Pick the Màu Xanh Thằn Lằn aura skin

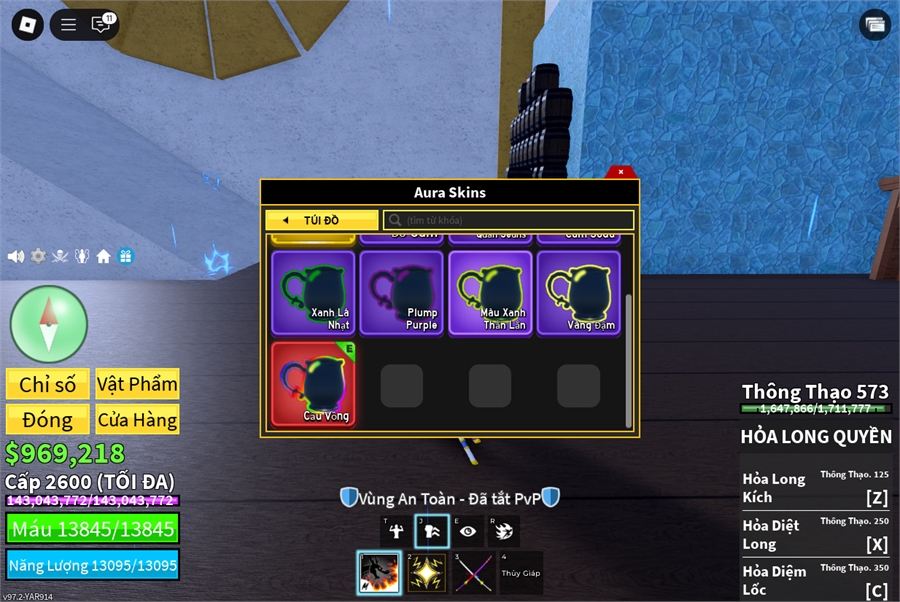(490, 292)
